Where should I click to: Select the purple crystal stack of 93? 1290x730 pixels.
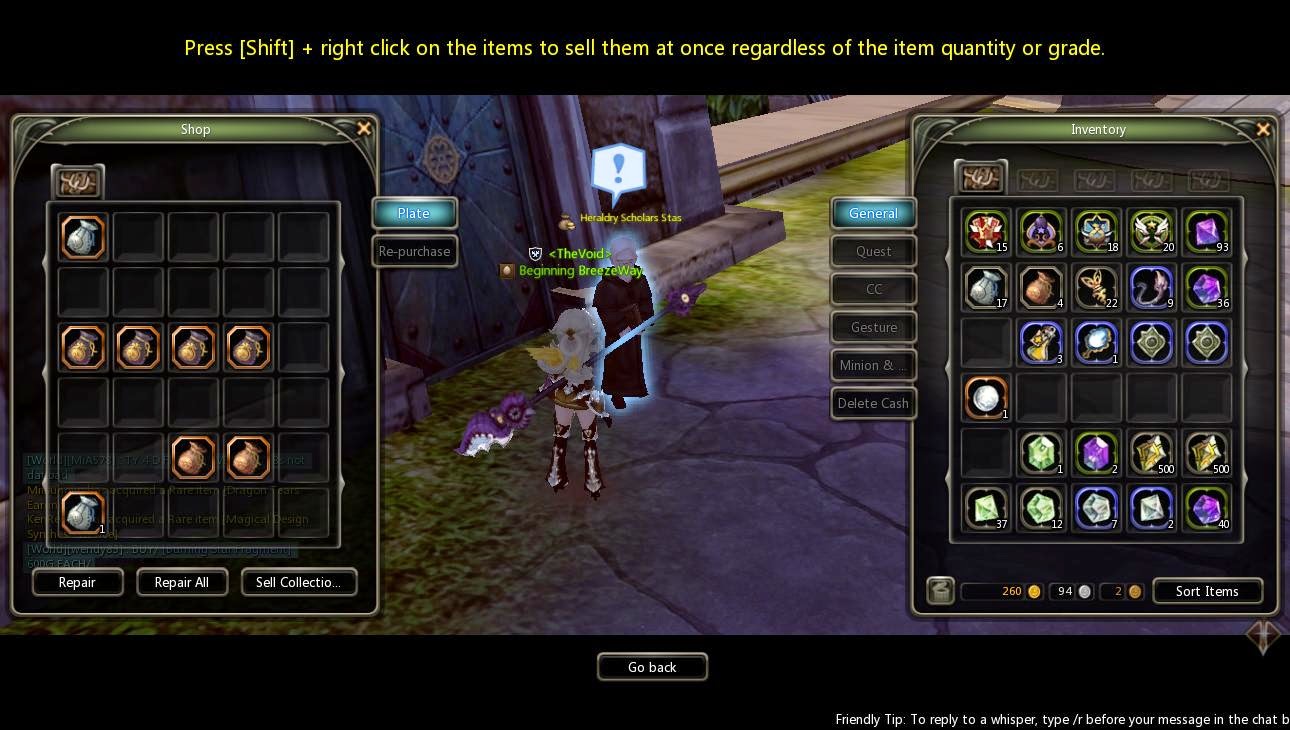tap(1207, 231)
